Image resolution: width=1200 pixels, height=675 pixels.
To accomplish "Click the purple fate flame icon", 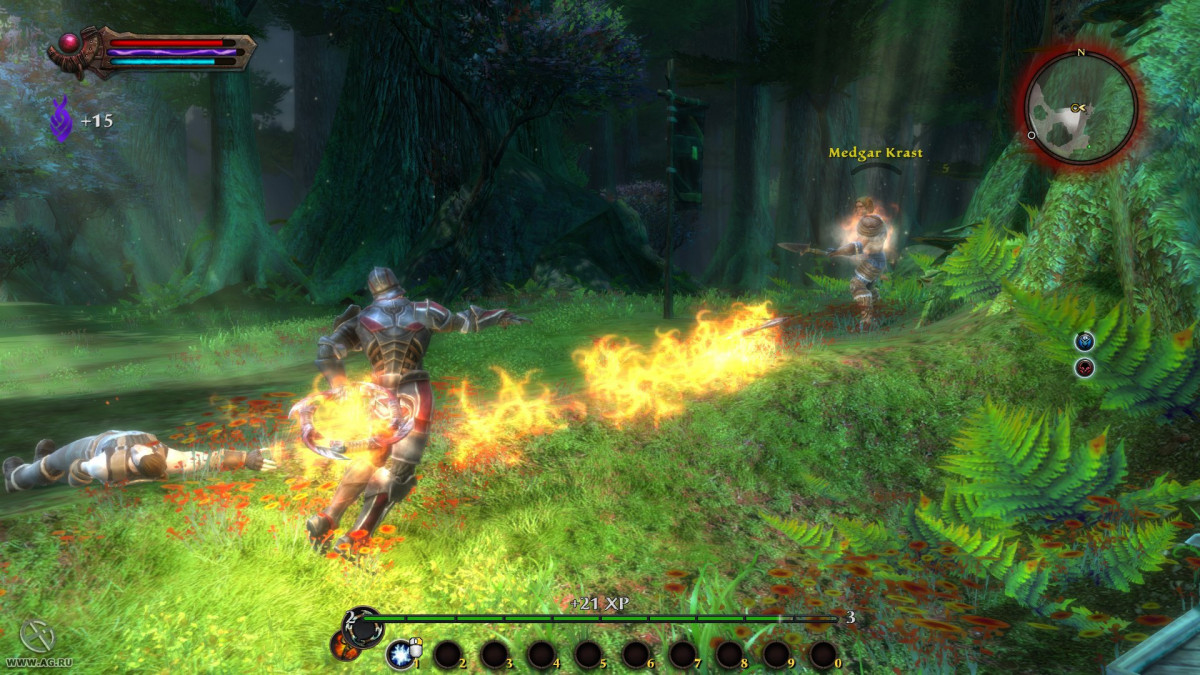I will pos(60,120).
